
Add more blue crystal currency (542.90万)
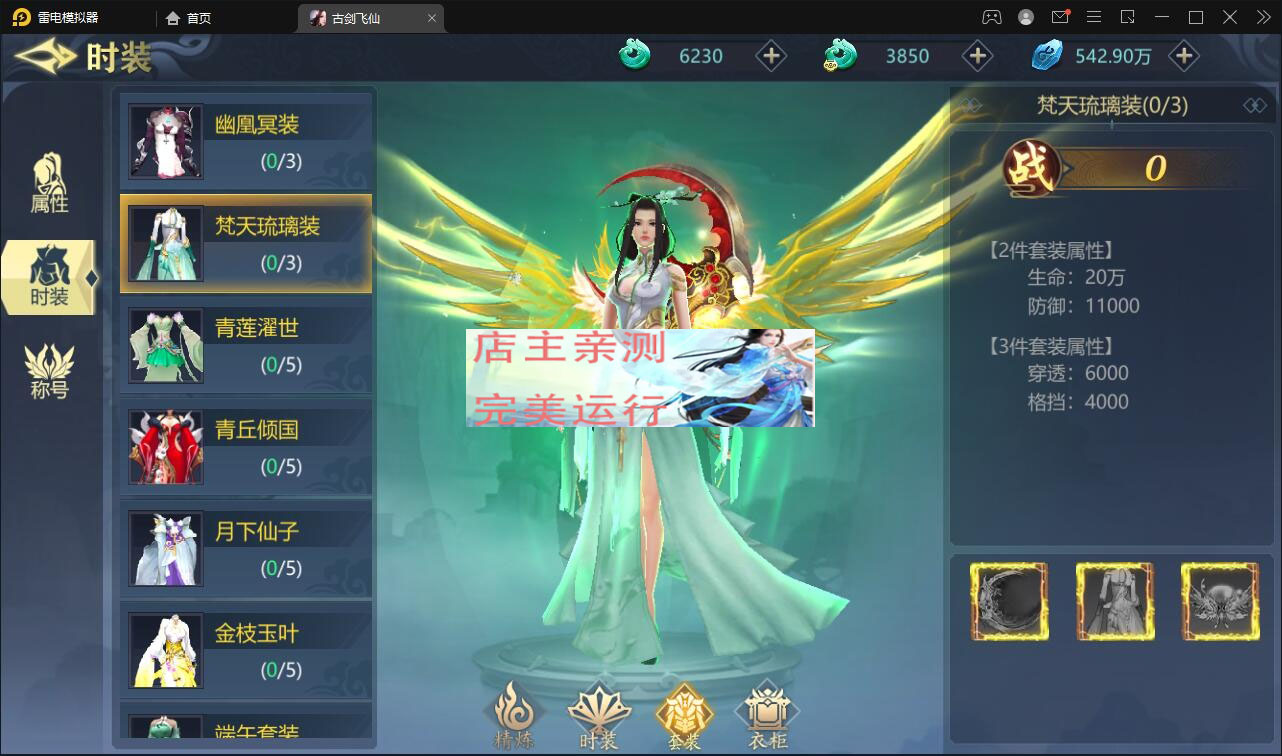coord(1184,56)
